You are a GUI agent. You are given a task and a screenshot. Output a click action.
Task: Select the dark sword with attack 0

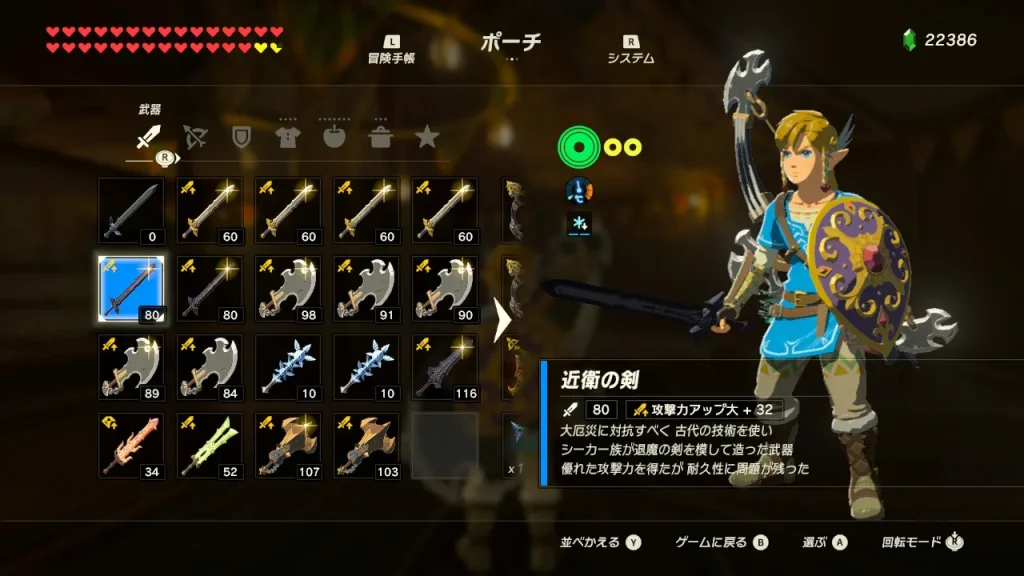[131, 211]
